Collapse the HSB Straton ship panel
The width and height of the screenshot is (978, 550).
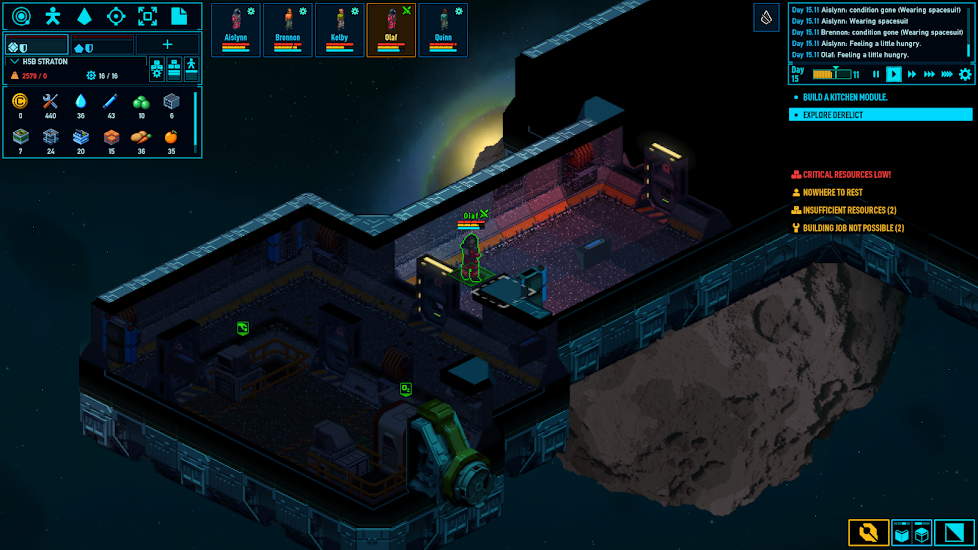click(x=14, y=62)
